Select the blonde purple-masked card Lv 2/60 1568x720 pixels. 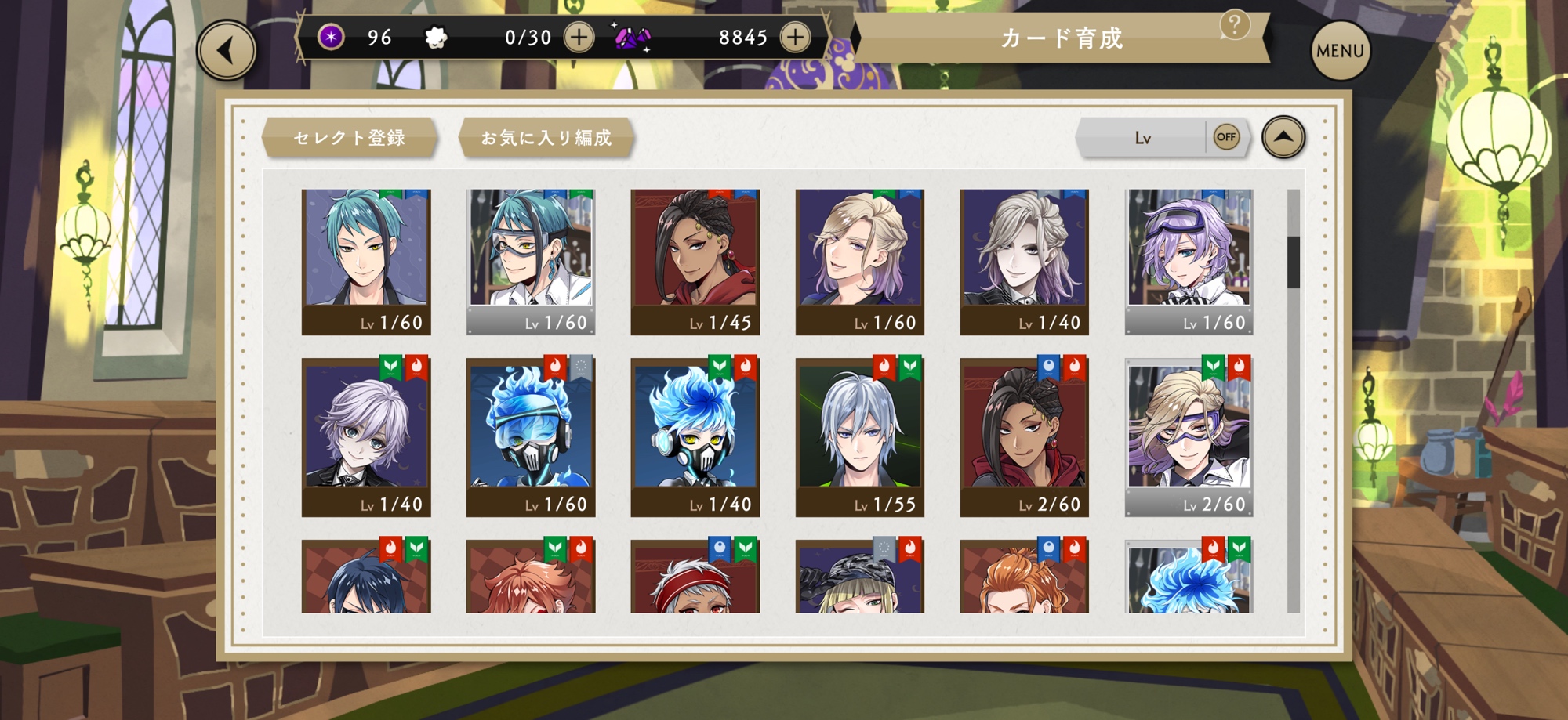[1189, 436]
